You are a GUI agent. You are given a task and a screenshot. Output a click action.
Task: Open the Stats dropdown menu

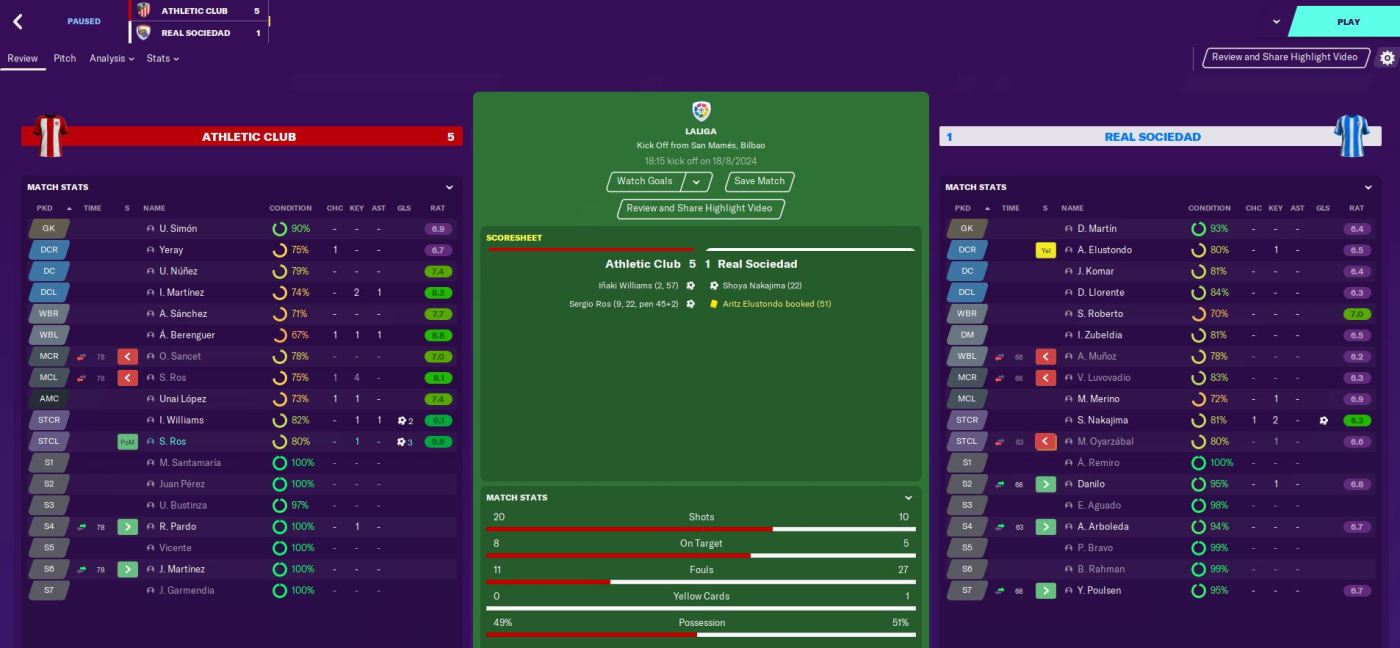[x=162, y=58]
